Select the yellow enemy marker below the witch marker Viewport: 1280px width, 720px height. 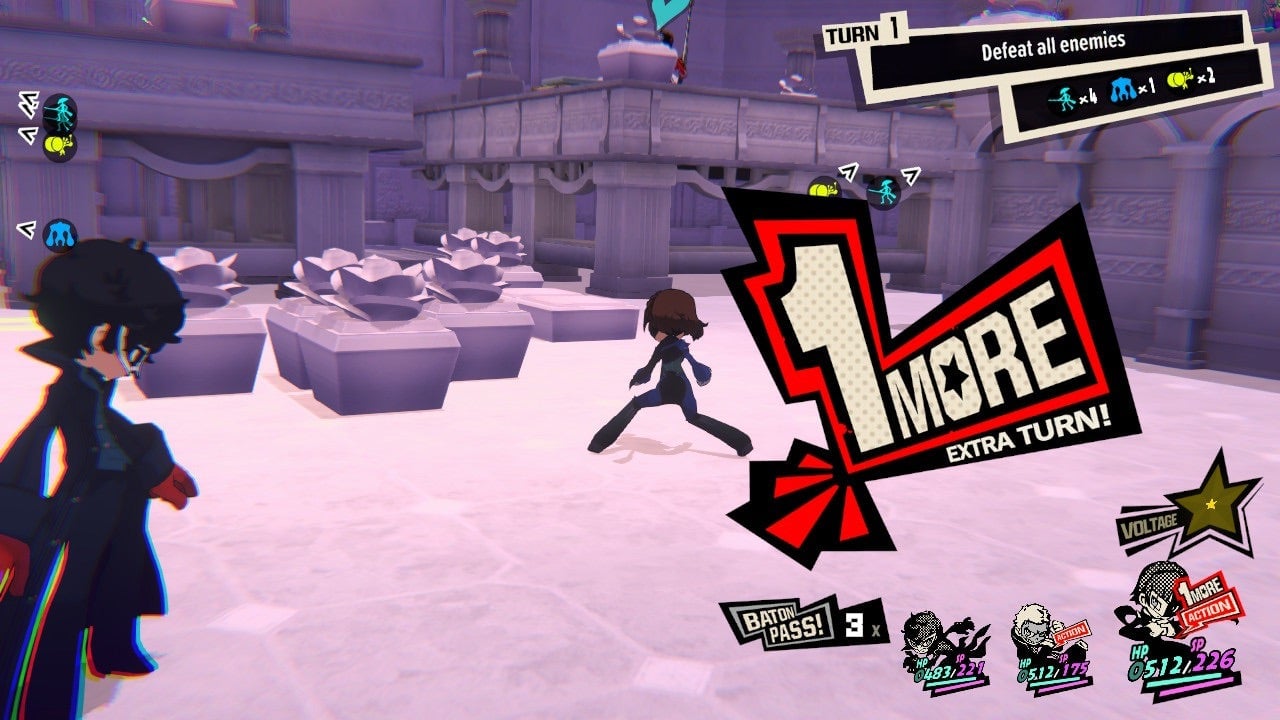pyautogui.click(x=60, y=145)
